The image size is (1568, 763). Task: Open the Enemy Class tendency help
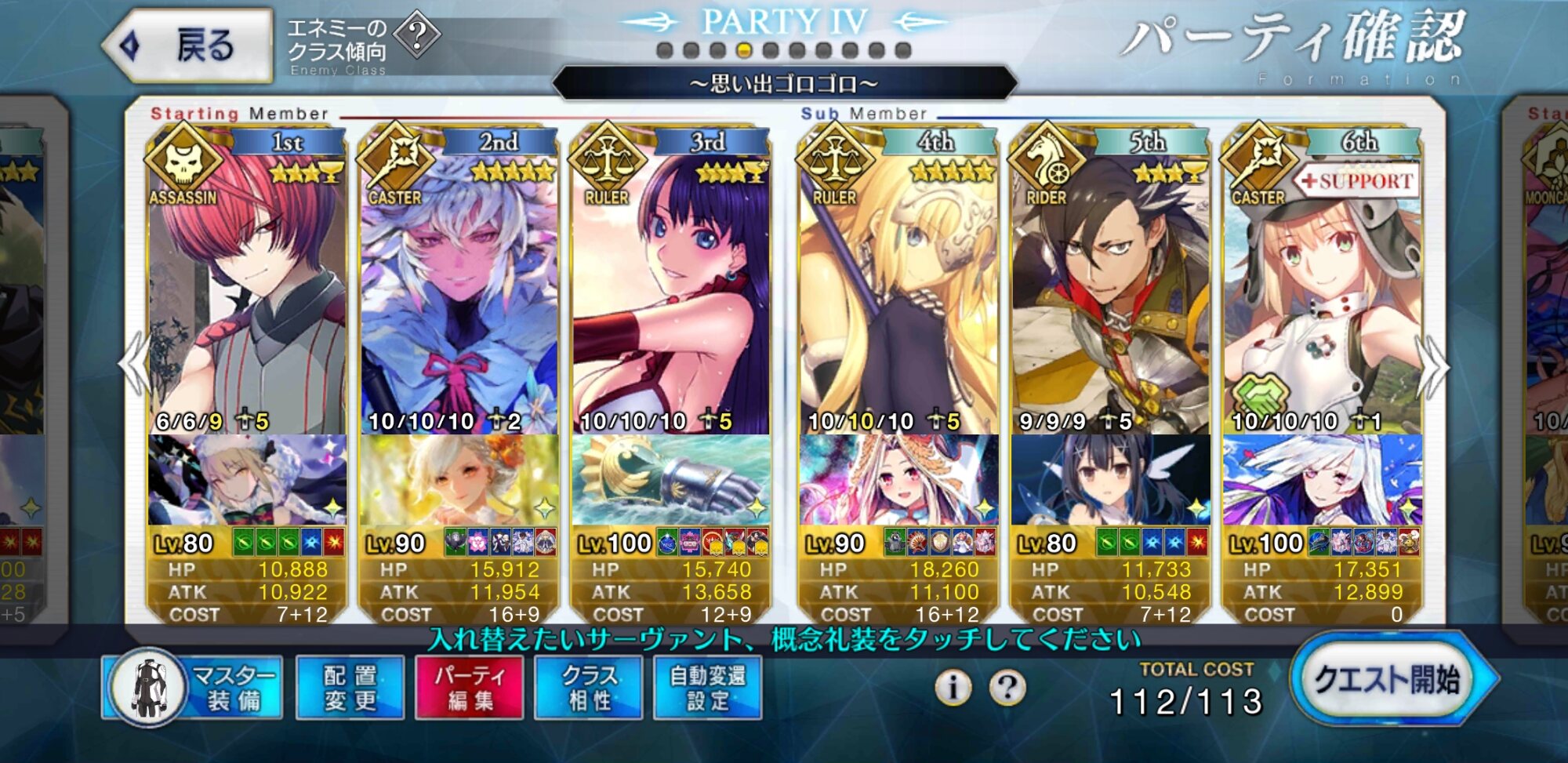pos(417,35)
